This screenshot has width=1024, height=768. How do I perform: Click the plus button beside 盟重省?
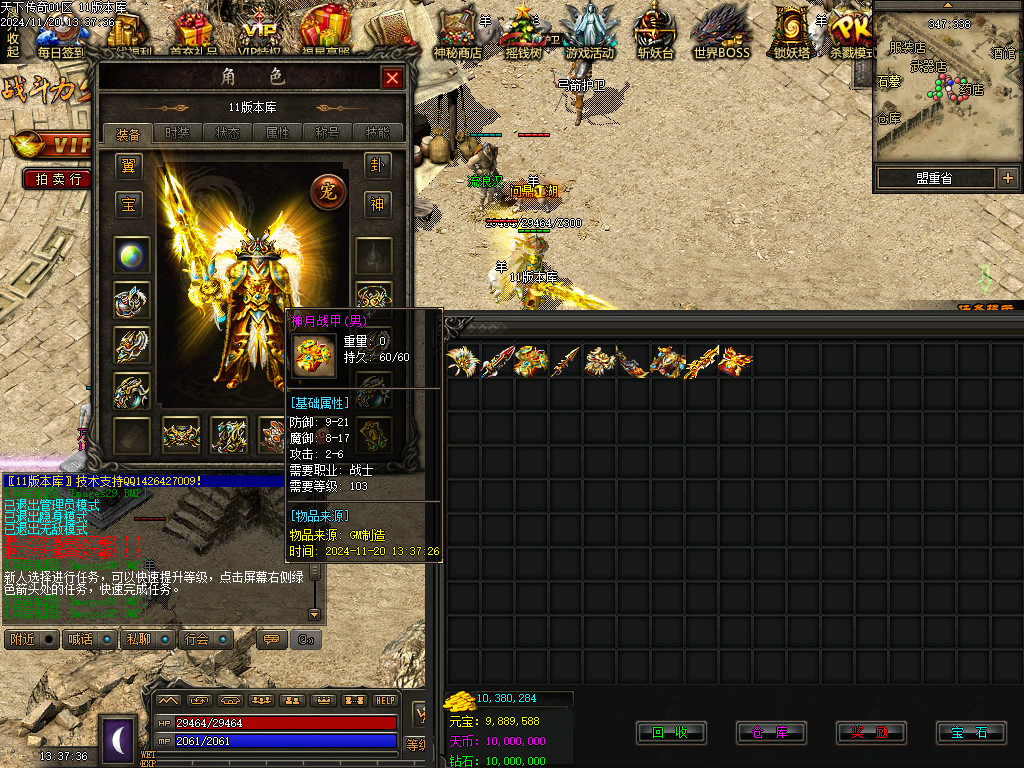click(1007, 179)
